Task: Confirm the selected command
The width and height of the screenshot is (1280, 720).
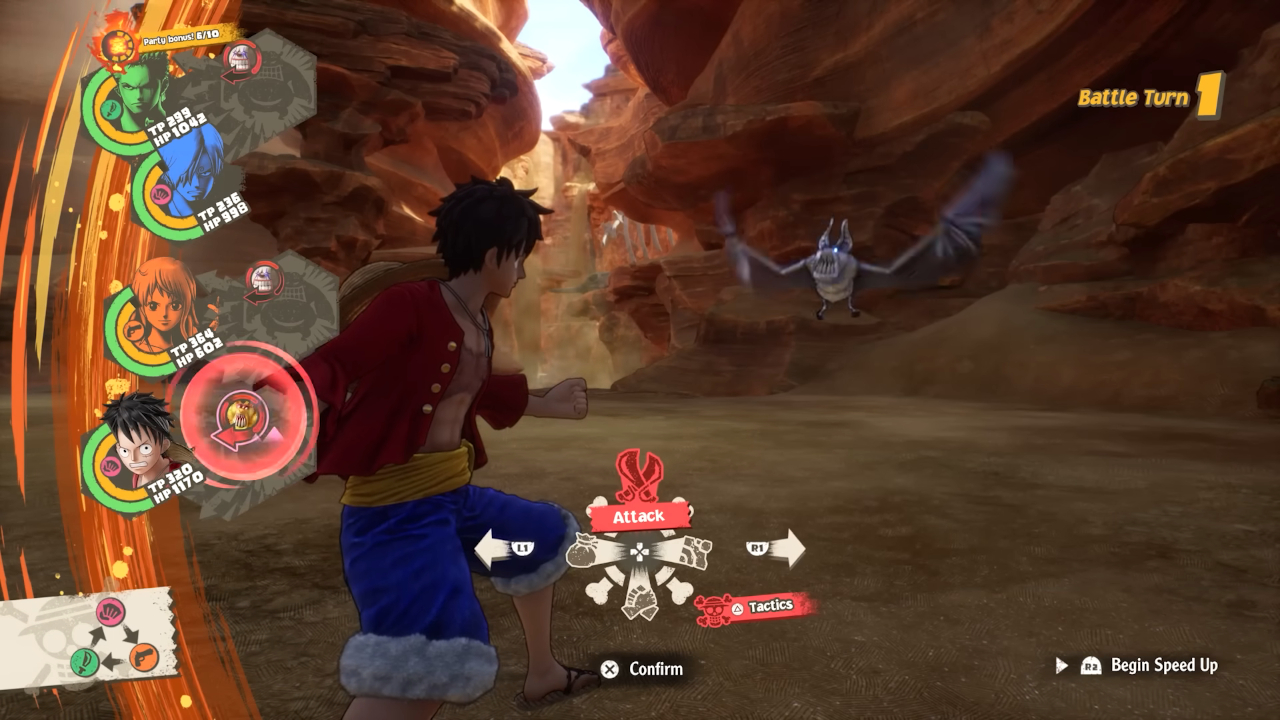Action: point(643,669)
